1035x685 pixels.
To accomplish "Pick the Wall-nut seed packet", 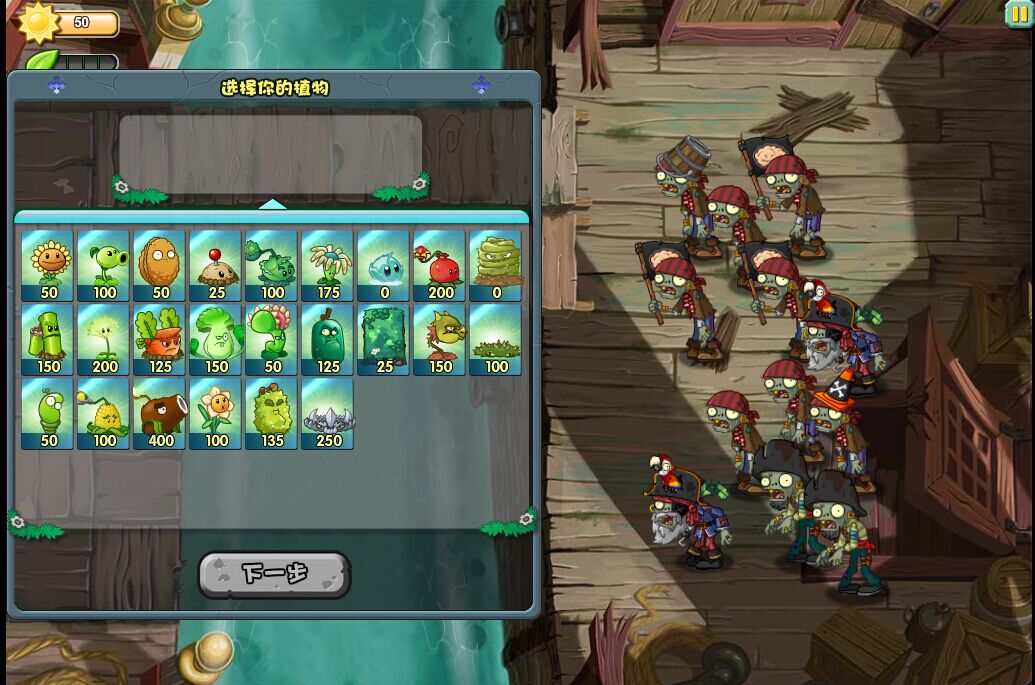I will pyautogui.click(x=159, y=266).
